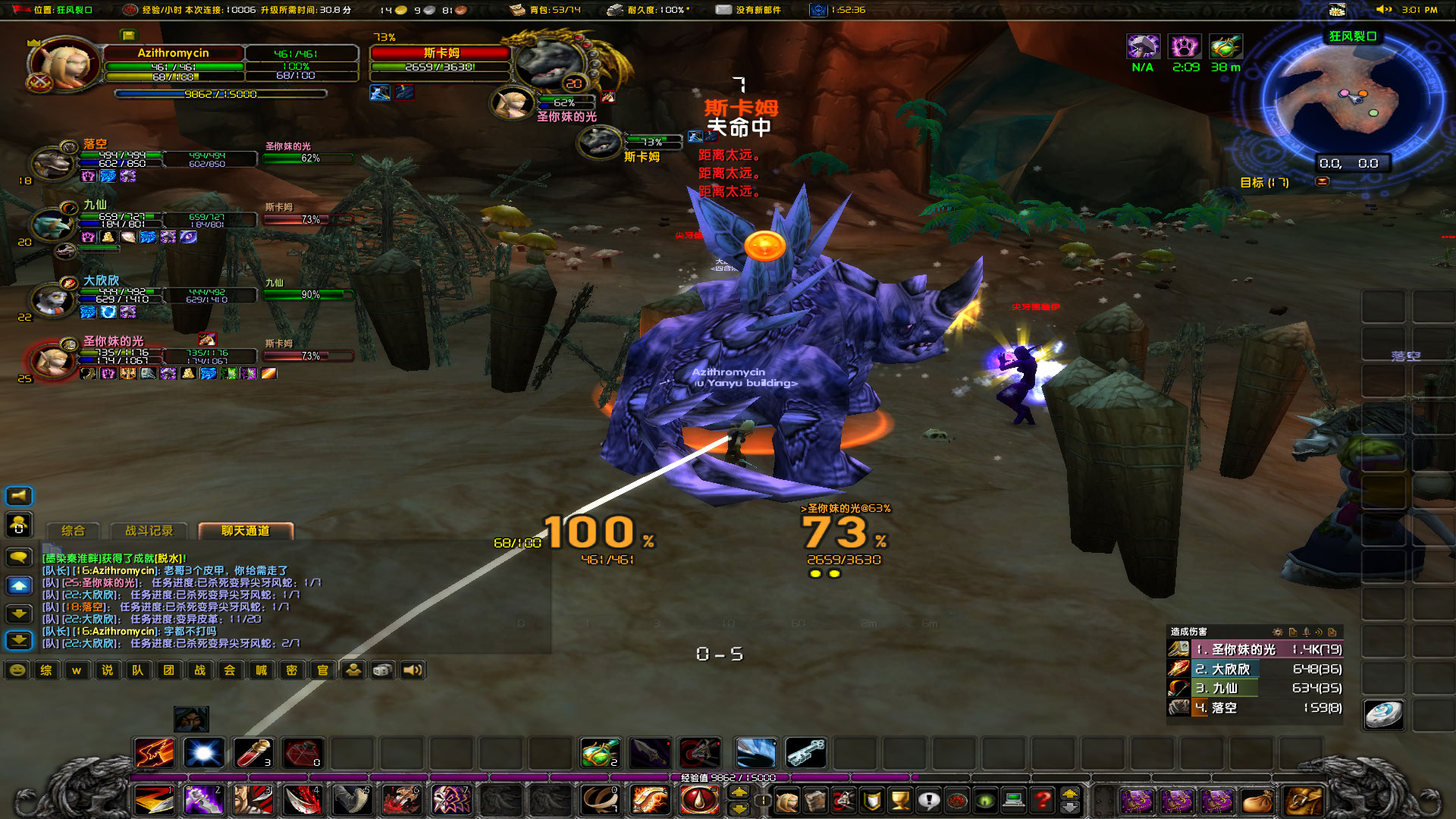Expand the chat frame with the up arrow
This screenshot has height=819, width=1456.
(x=19, y=584)
